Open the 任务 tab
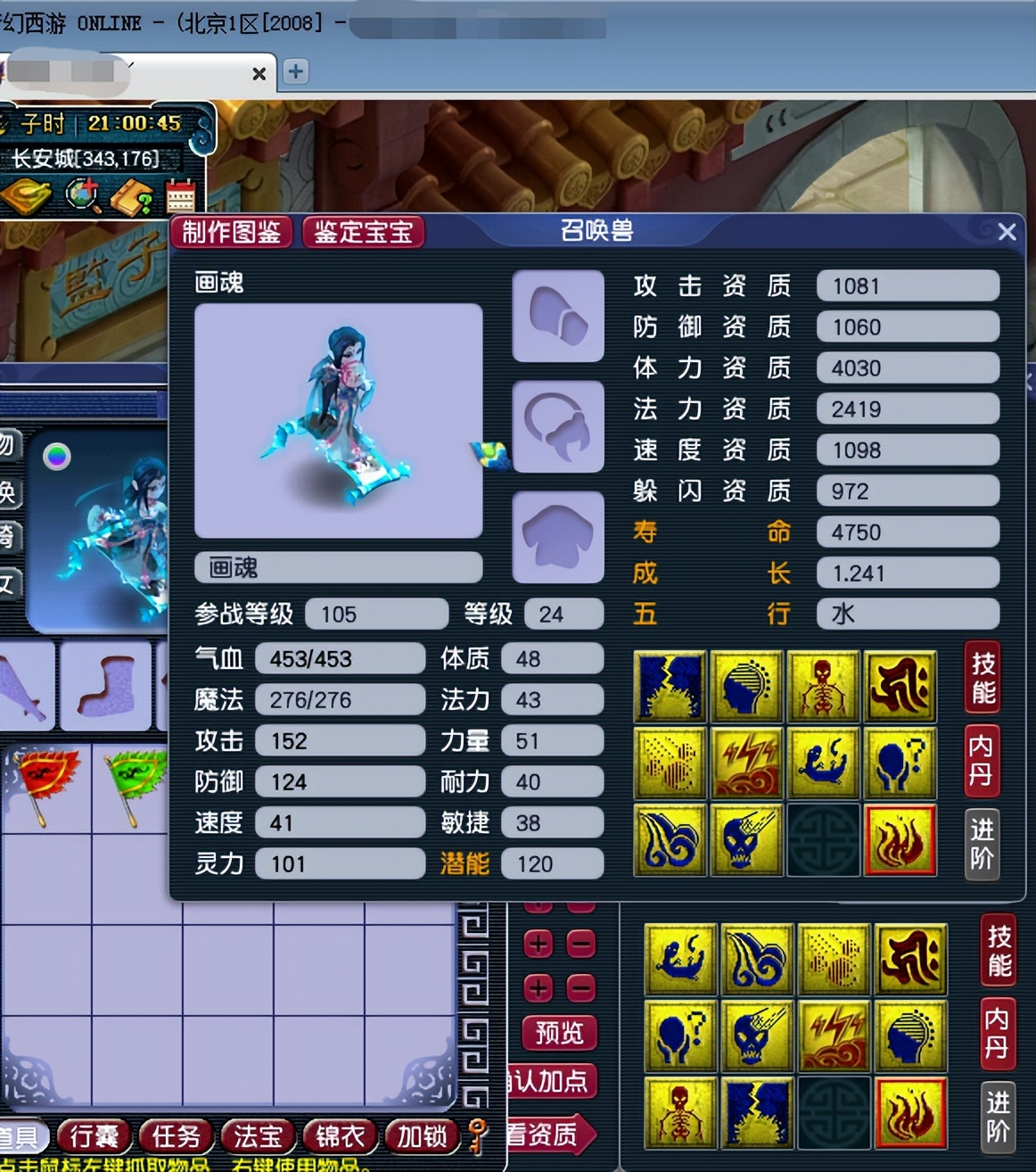 coord(176,1135)
